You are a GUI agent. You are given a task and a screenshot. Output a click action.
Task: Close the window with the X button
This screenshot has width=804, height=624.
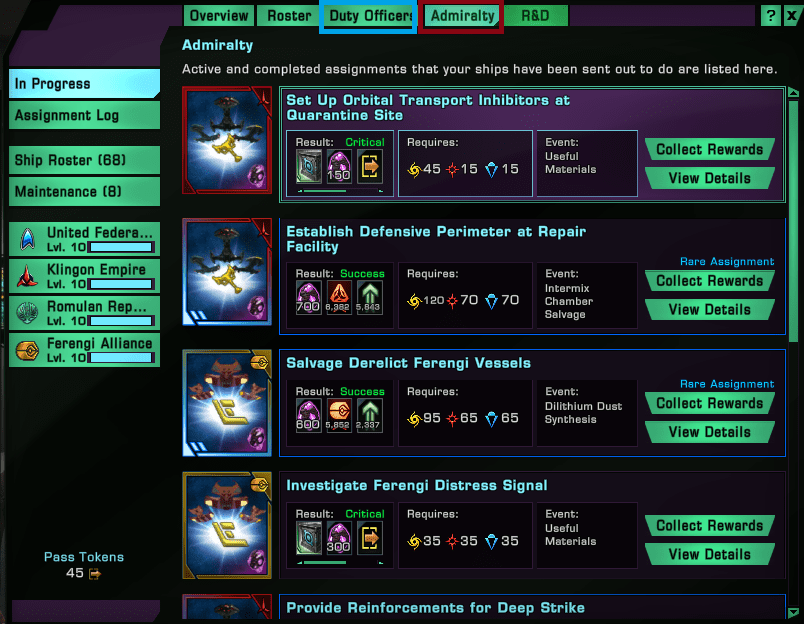[790, 16]
